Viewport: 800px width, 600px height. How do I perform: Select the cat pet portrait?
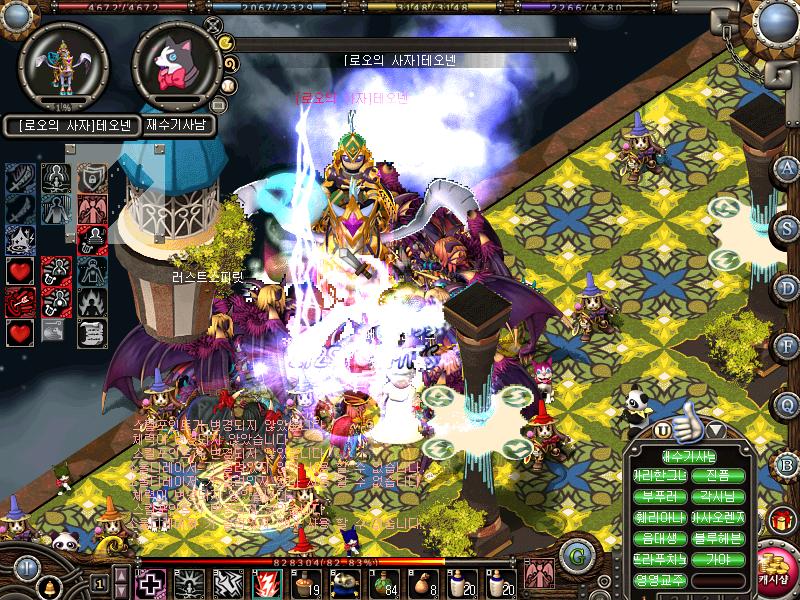176,66
